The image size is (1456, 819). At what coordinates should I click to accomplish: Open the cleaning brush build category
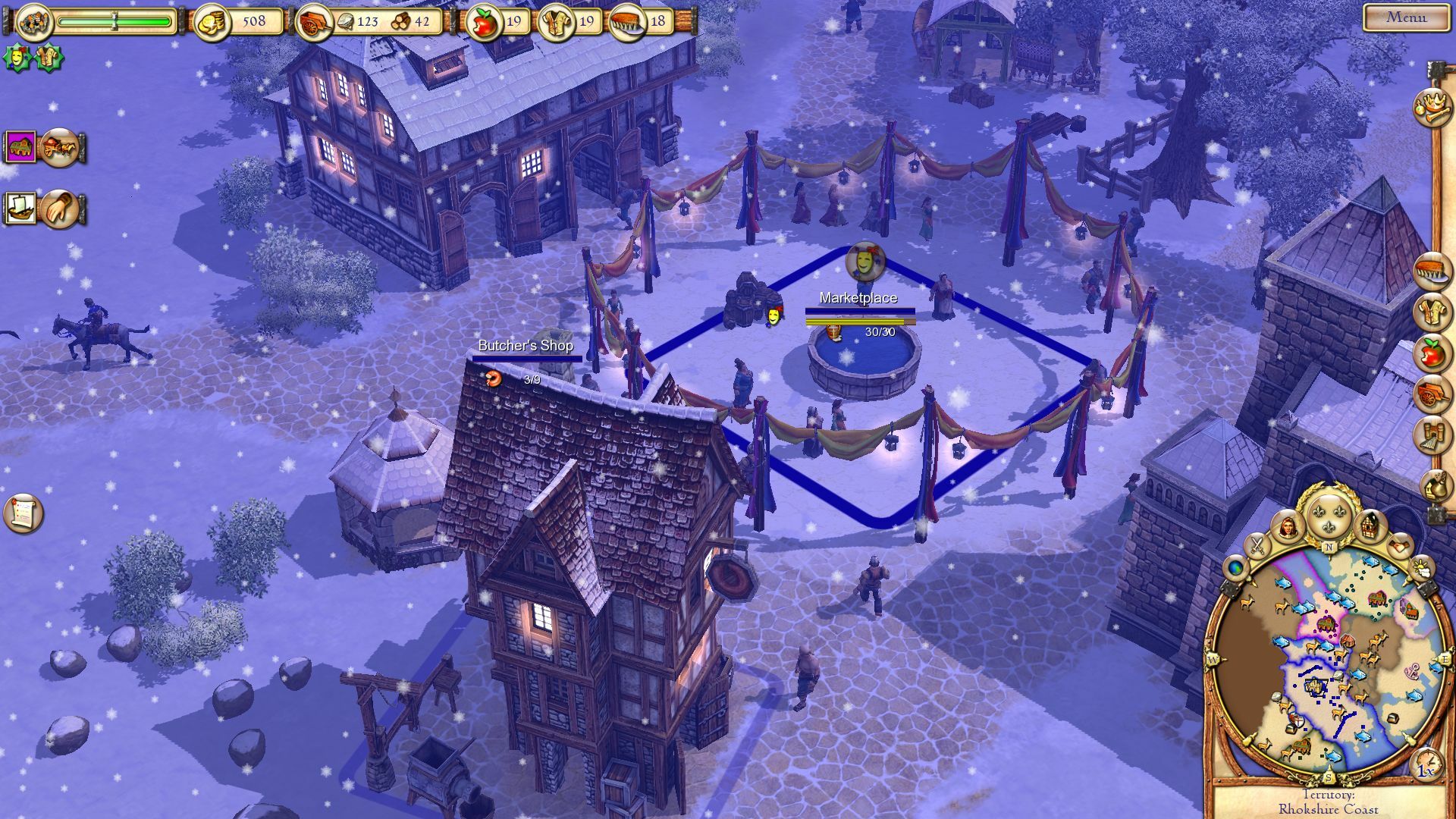pyautogui.click(x=1431, y=271)
